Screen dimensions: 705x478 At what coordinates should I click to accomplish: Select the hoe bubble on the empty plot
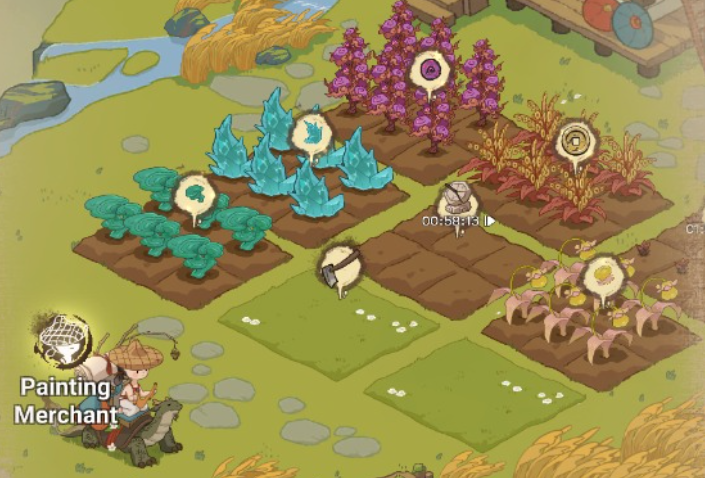tap(339, 265)
